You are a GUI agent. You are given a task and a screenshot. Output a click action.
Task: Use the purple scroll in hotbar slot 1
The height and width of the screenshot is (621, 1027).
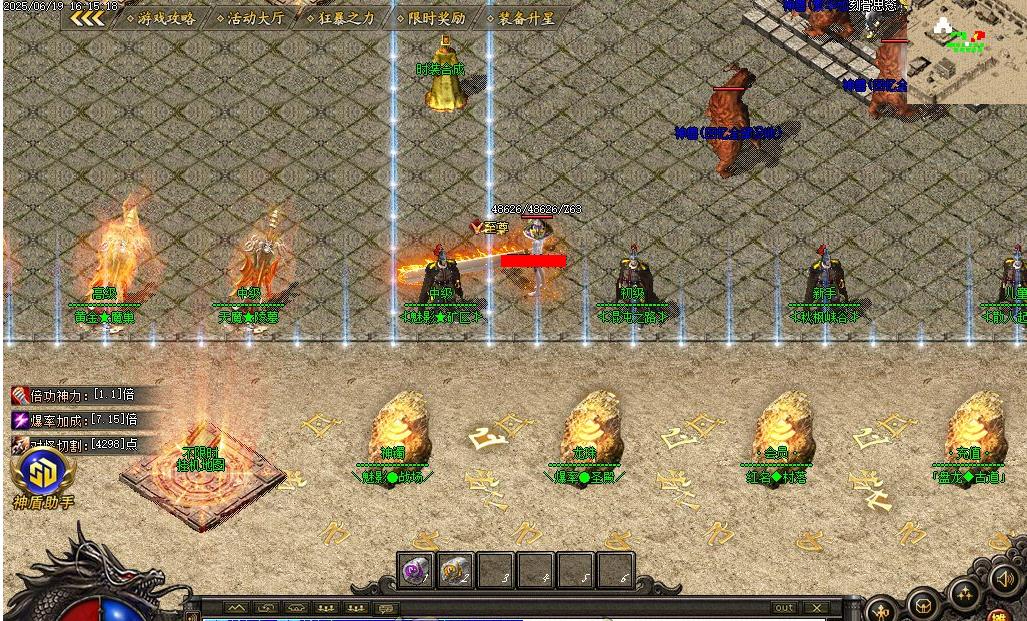coord(415,571)
